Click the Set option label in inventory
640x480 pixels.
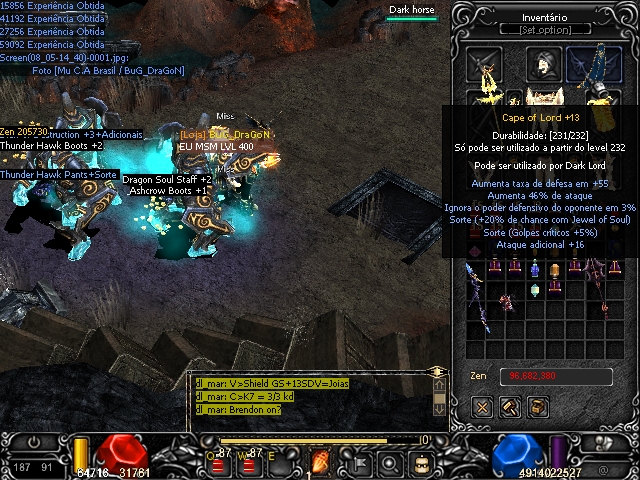544,30
